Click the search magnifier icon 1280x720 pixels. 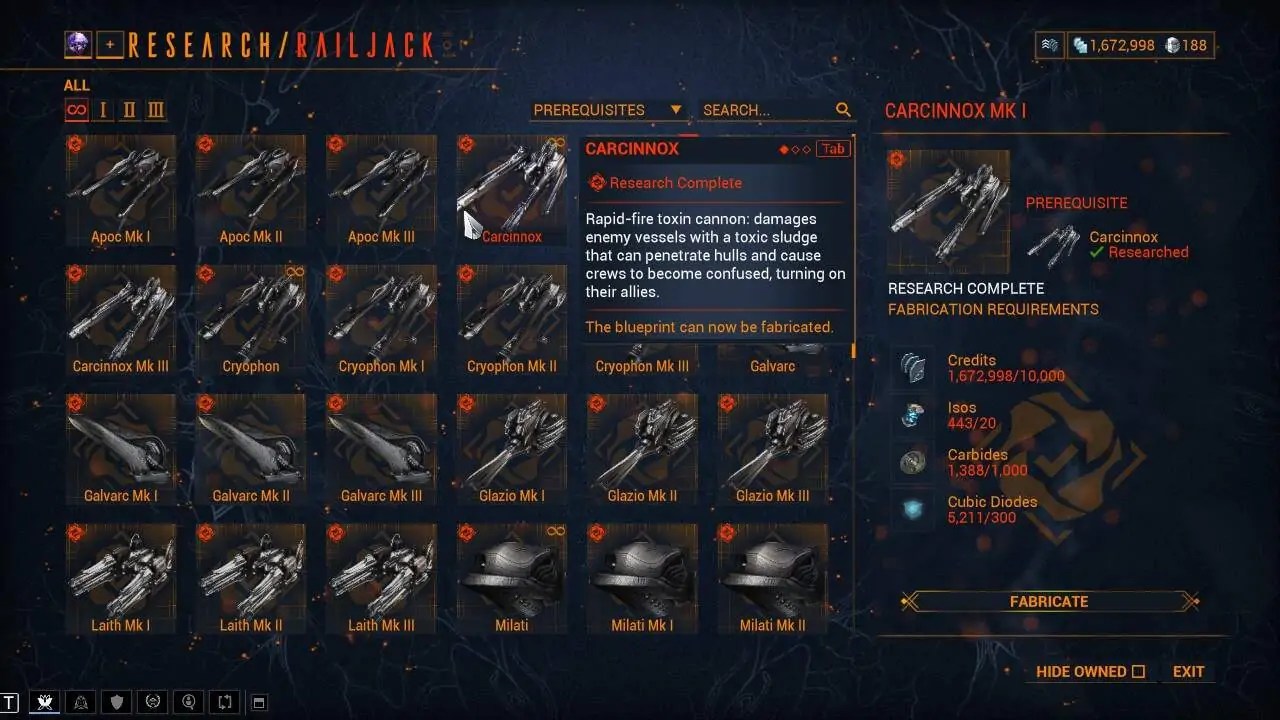click(843, 110)
